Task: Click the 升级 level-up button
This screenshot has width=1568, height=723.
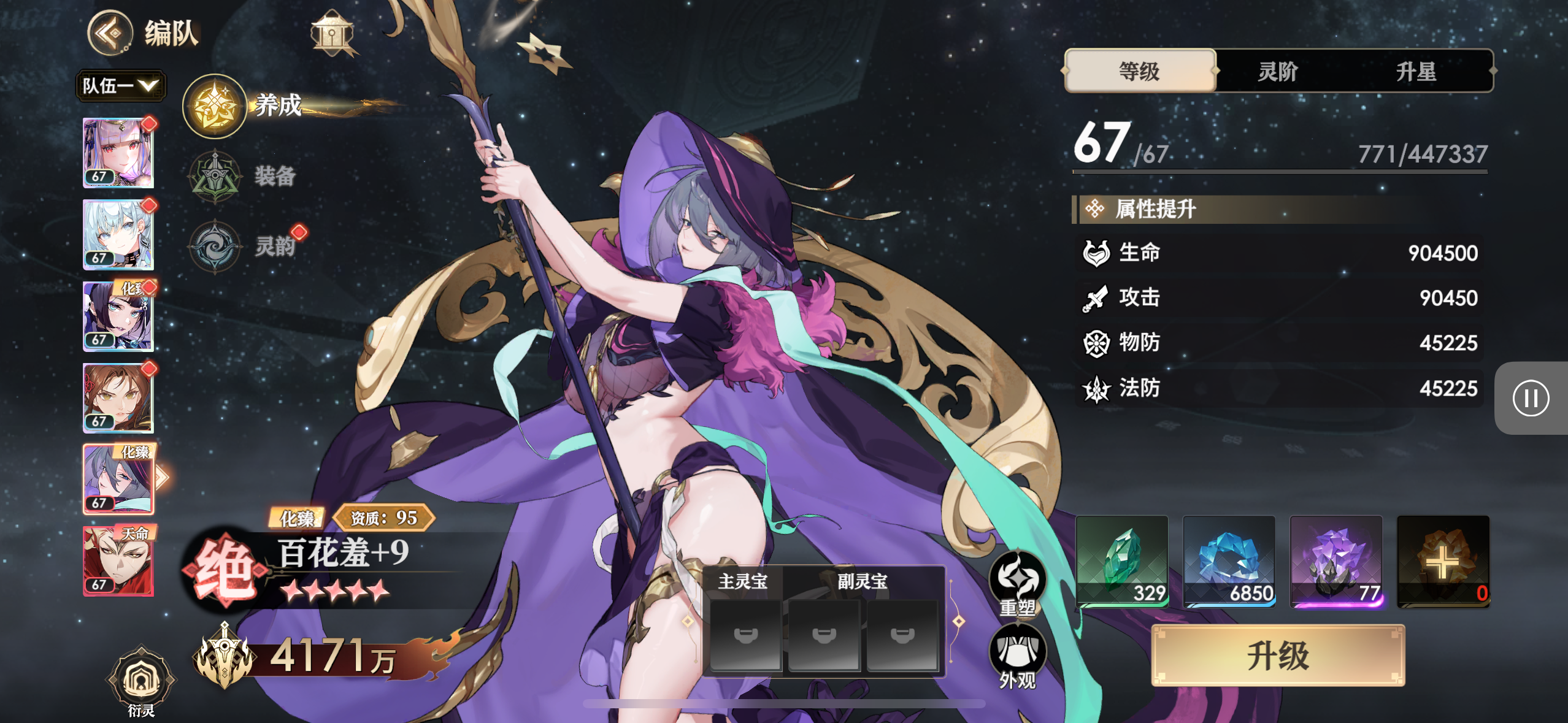Action: 1278,656
